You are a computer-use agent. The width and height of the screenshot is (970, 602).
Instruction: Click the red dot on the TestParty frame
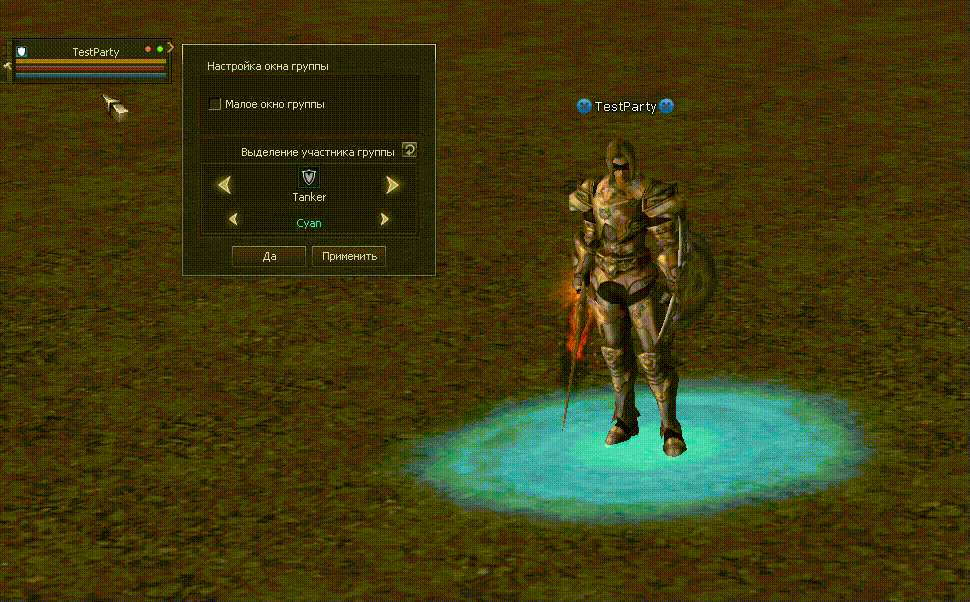coord(148,49)
